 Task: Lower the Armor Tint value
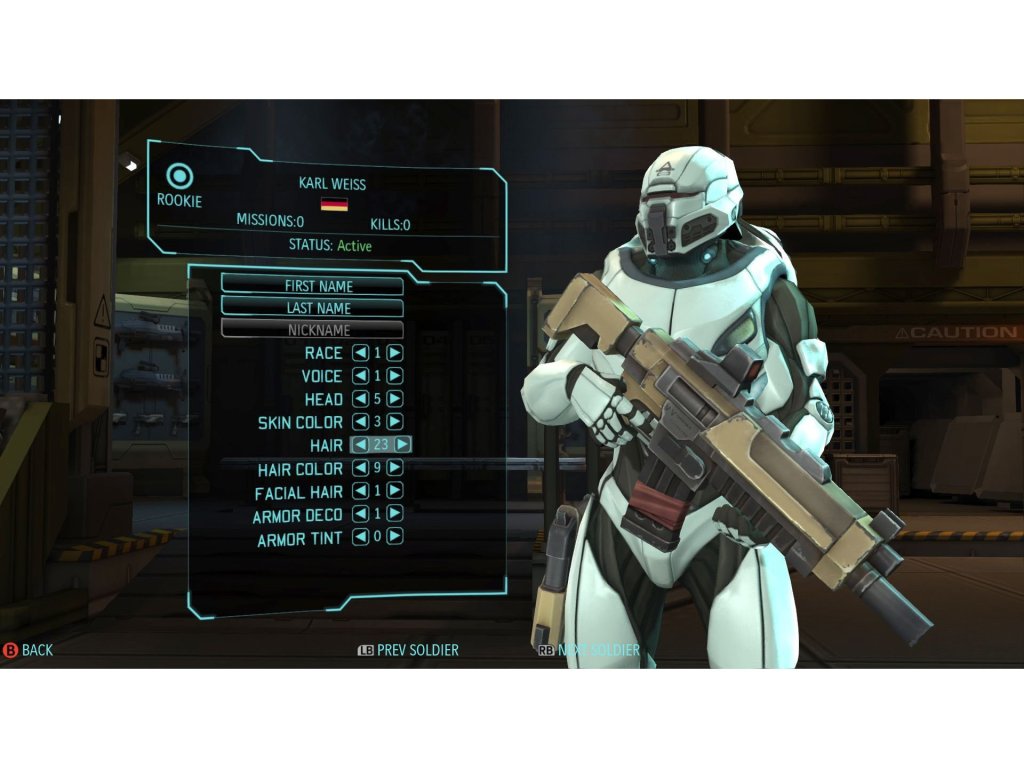[x=361, y=537]
